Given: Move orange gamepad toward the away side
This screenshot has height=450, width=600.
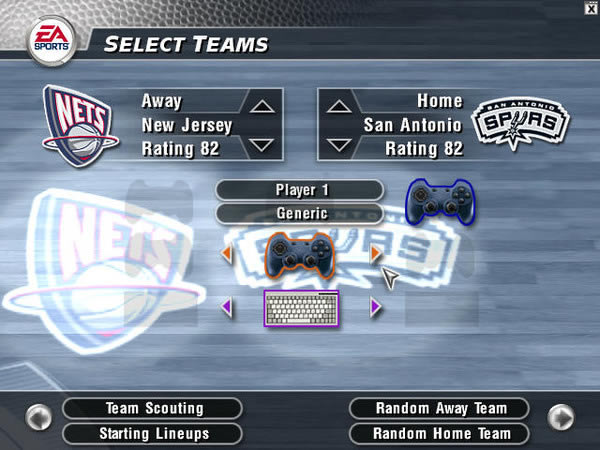Looking at the screenshot, I should [226, 255].
